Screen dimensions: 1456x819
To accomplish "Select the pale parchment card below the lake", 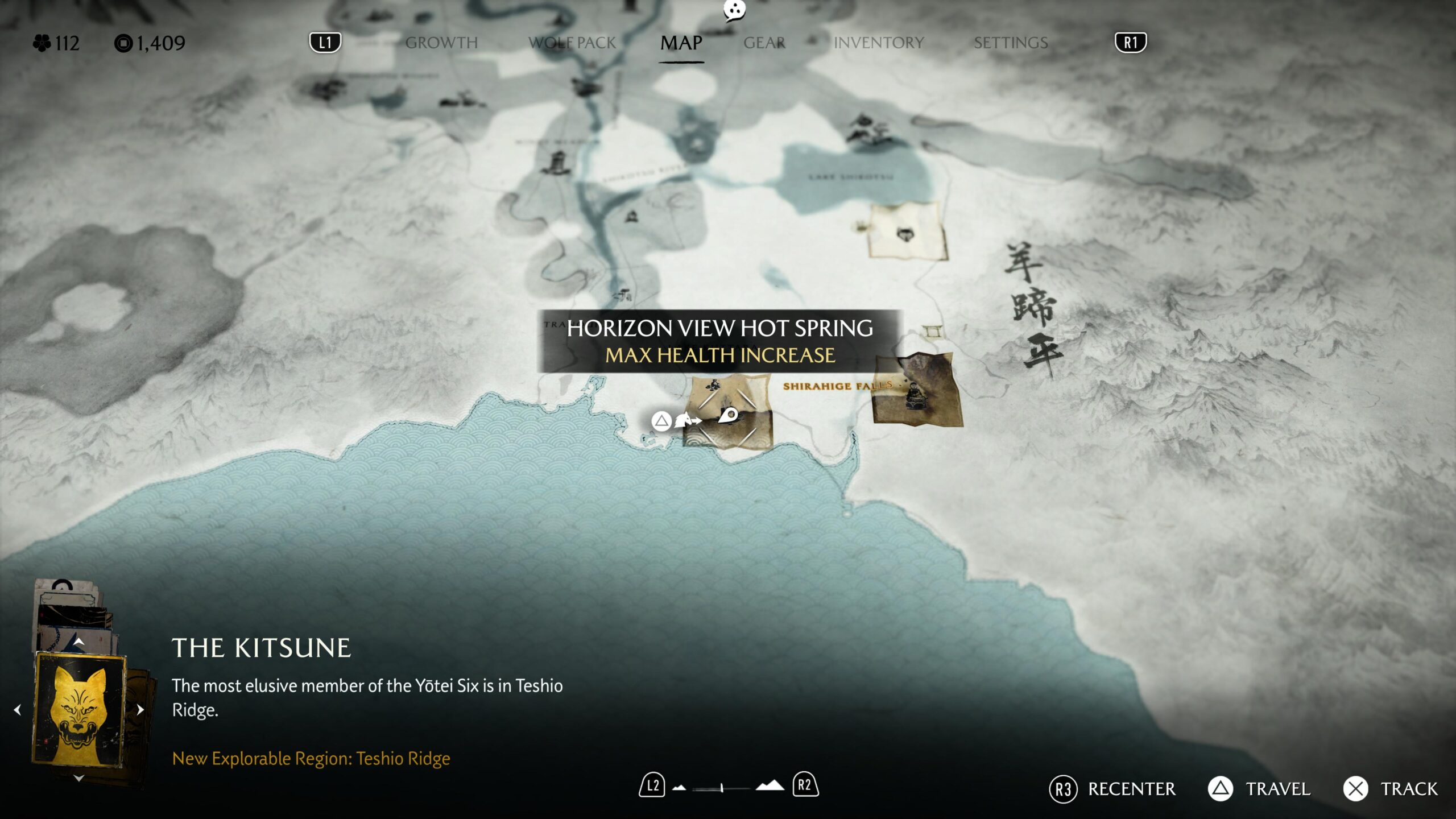I will click(907, 232).
